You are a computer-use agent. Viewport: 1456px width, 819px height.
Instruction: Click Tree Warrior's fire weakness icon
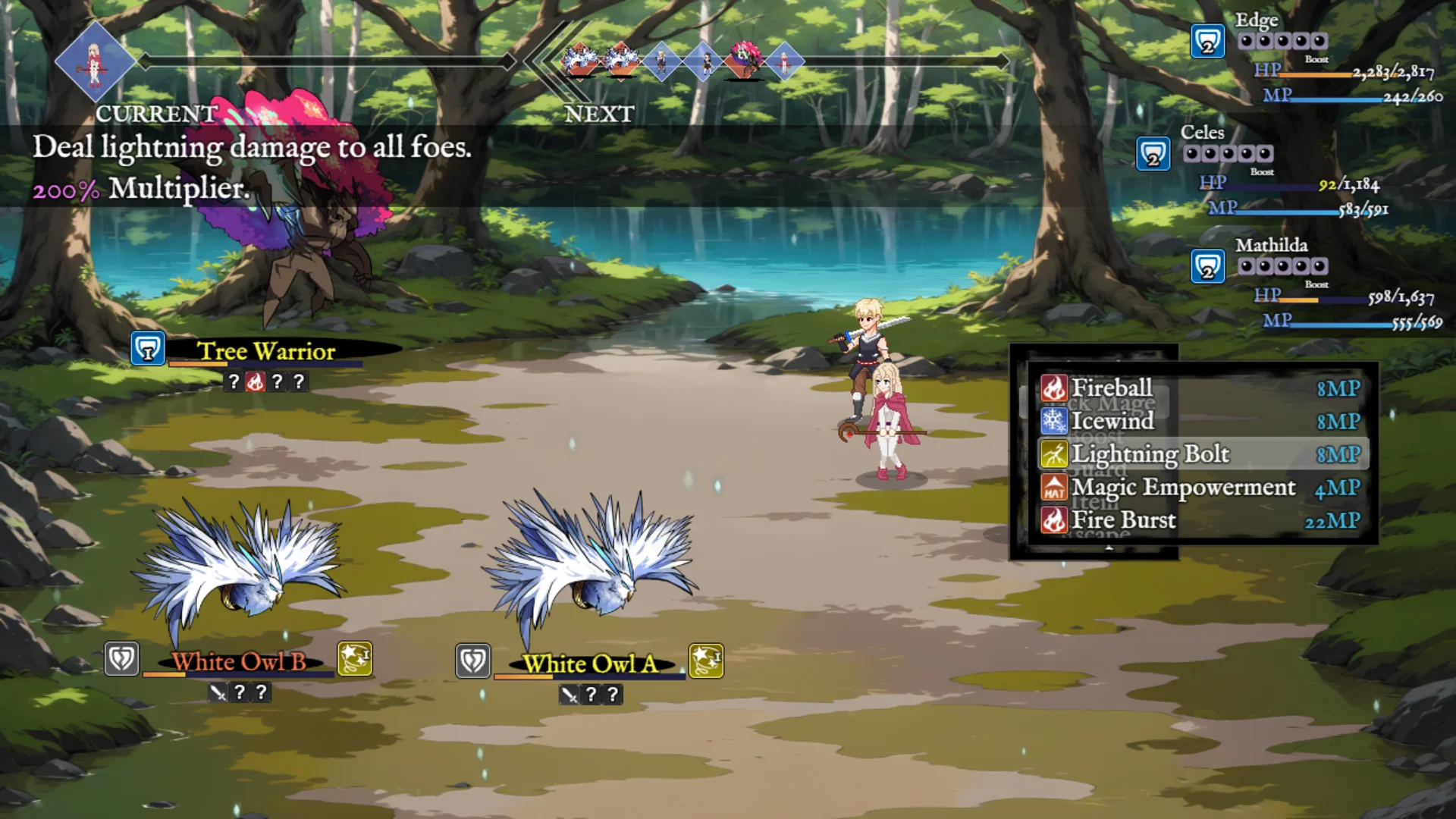[256, 381]
